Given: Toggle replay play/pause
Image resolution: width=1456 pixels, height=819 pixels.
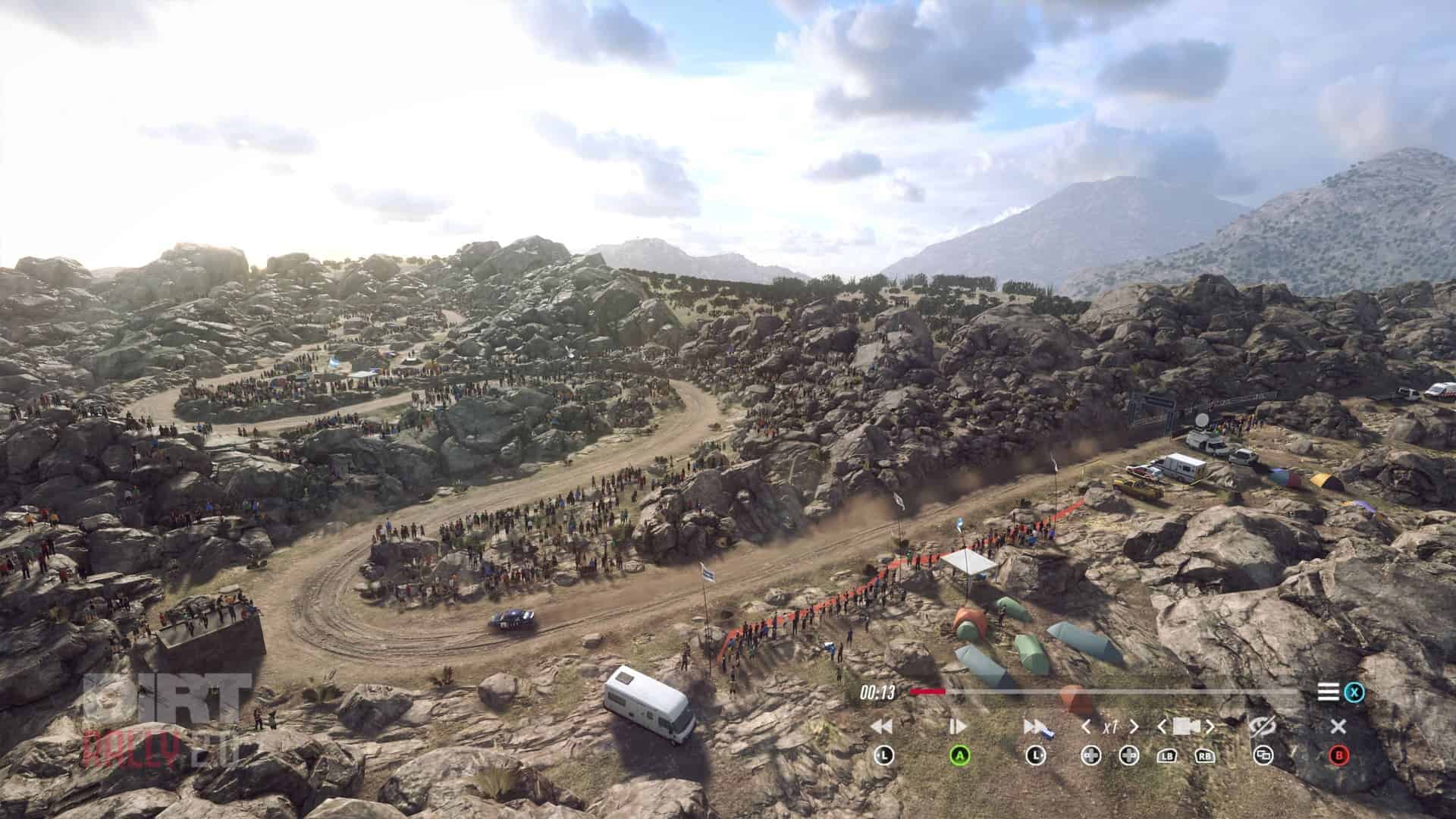Looking at the screenshot, I should pos(958,726).
